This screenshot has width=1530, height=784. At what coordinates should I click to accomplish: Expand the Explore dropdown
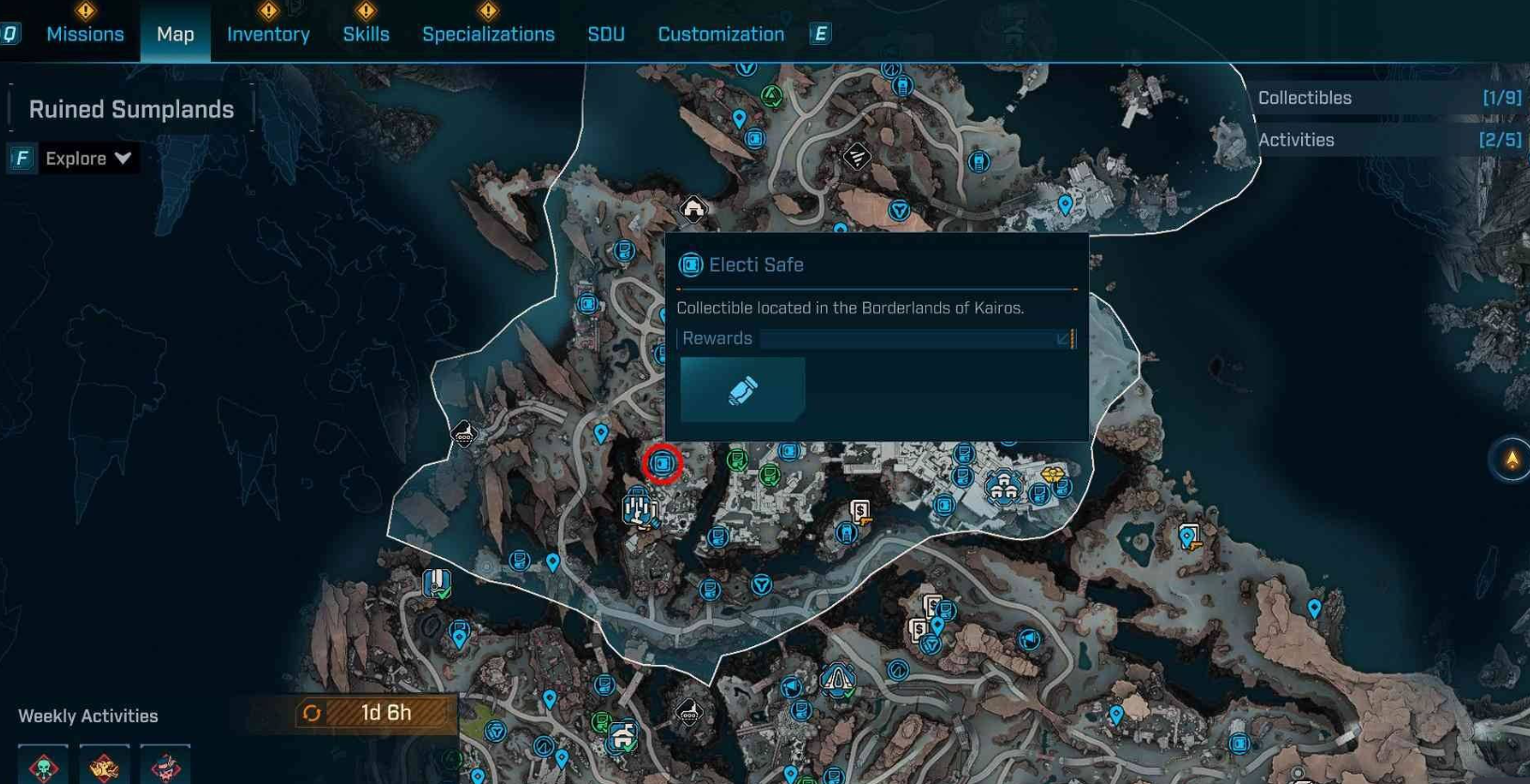pyautogui.click(x=88, y=158)
